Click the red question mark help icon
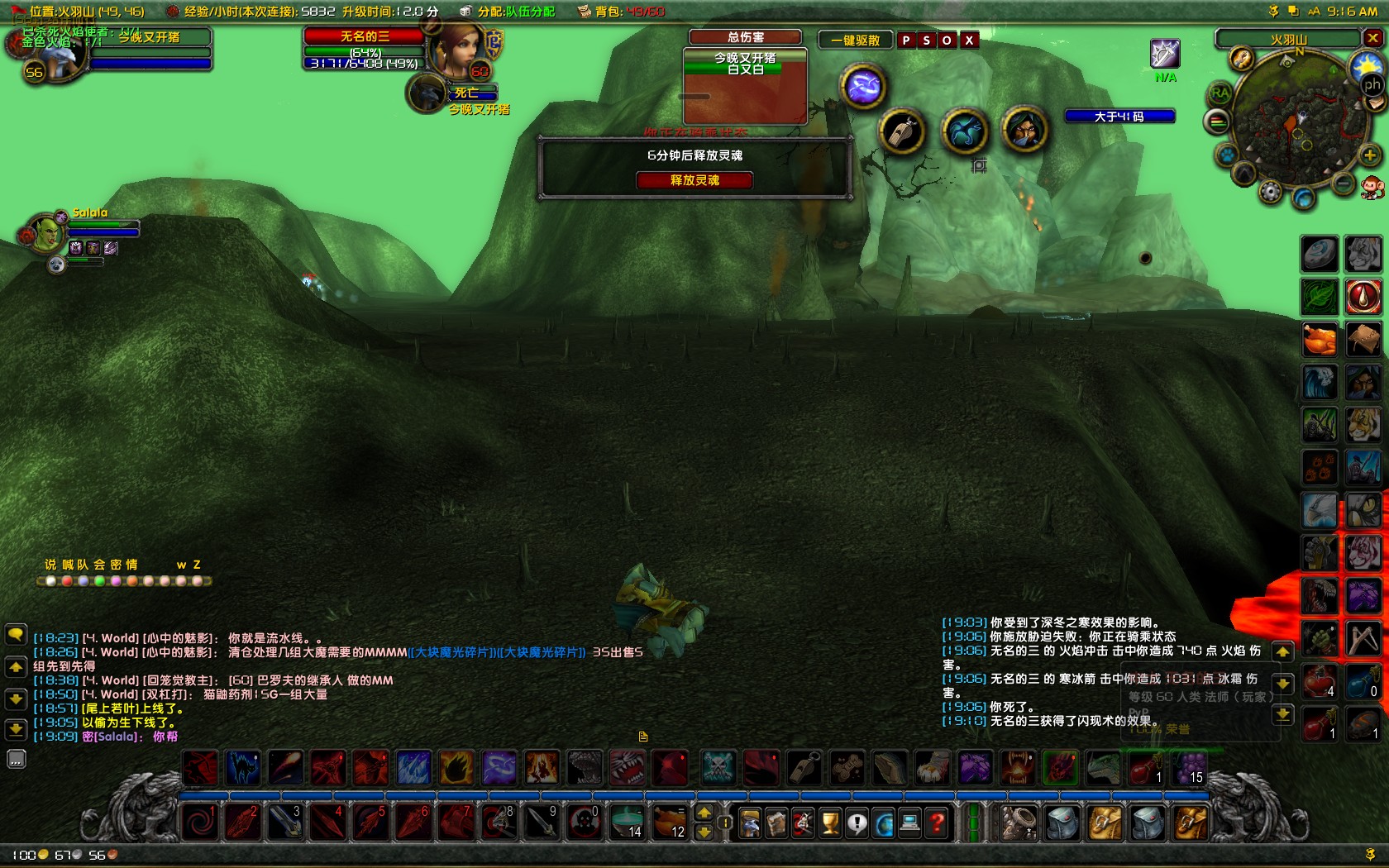Screen dimensions: 1389x868 coord(935,823)
